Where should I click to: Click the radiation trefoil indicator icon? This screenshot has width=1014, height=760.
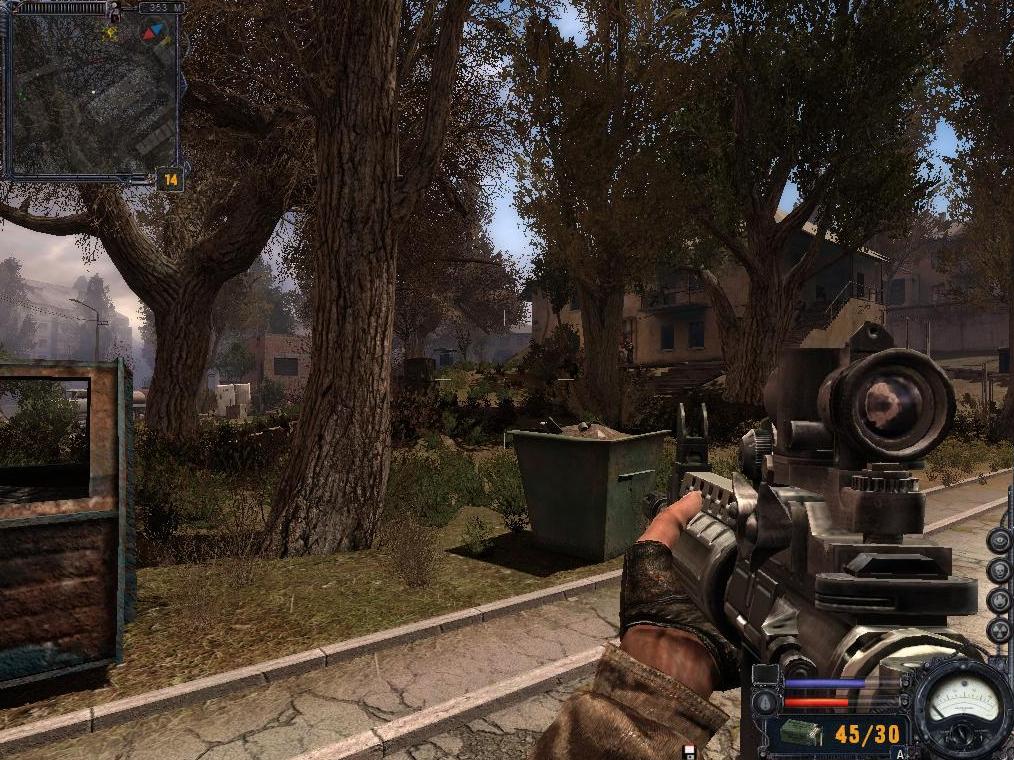point(998,631)
